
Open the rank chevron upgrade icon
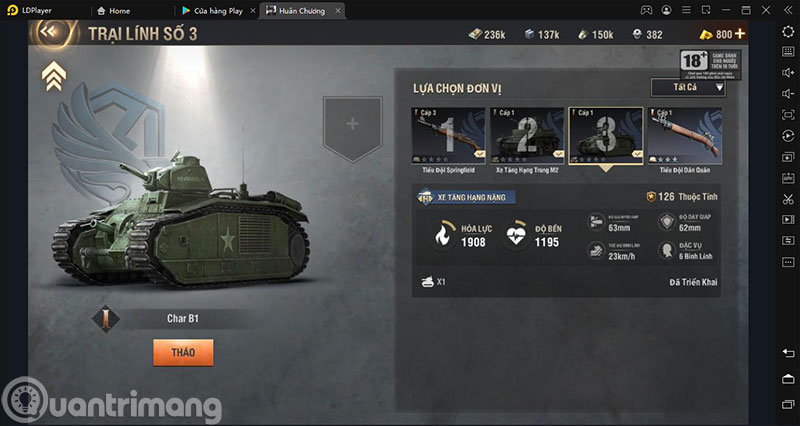[53, 75]
